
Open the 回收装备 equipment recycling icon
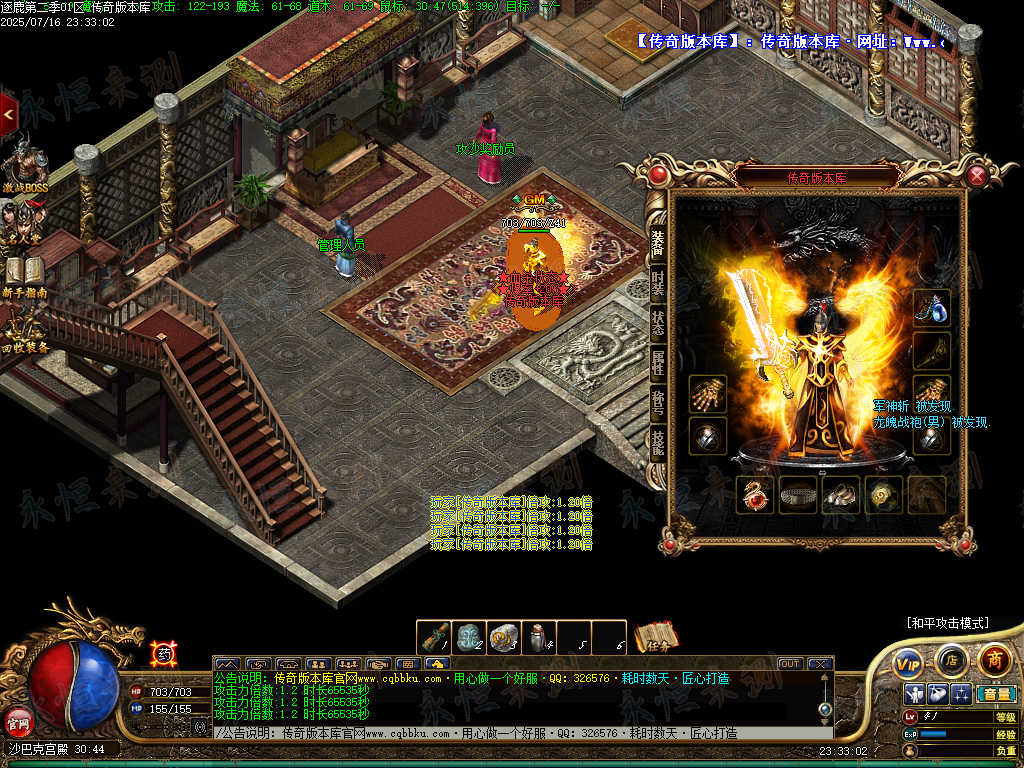[25, 330]
